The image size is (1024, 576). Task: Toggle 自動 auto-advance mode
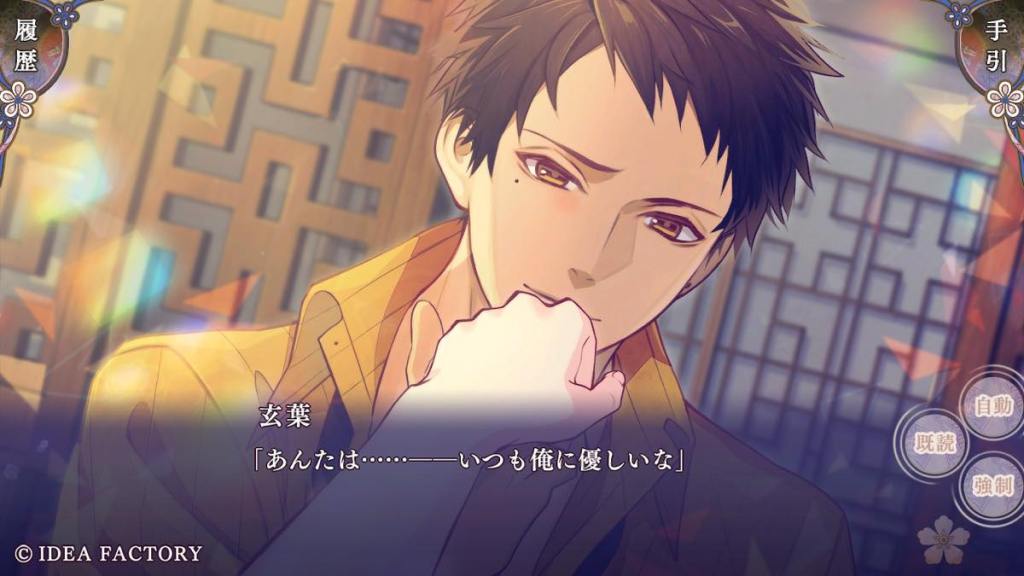coord(993,405)
